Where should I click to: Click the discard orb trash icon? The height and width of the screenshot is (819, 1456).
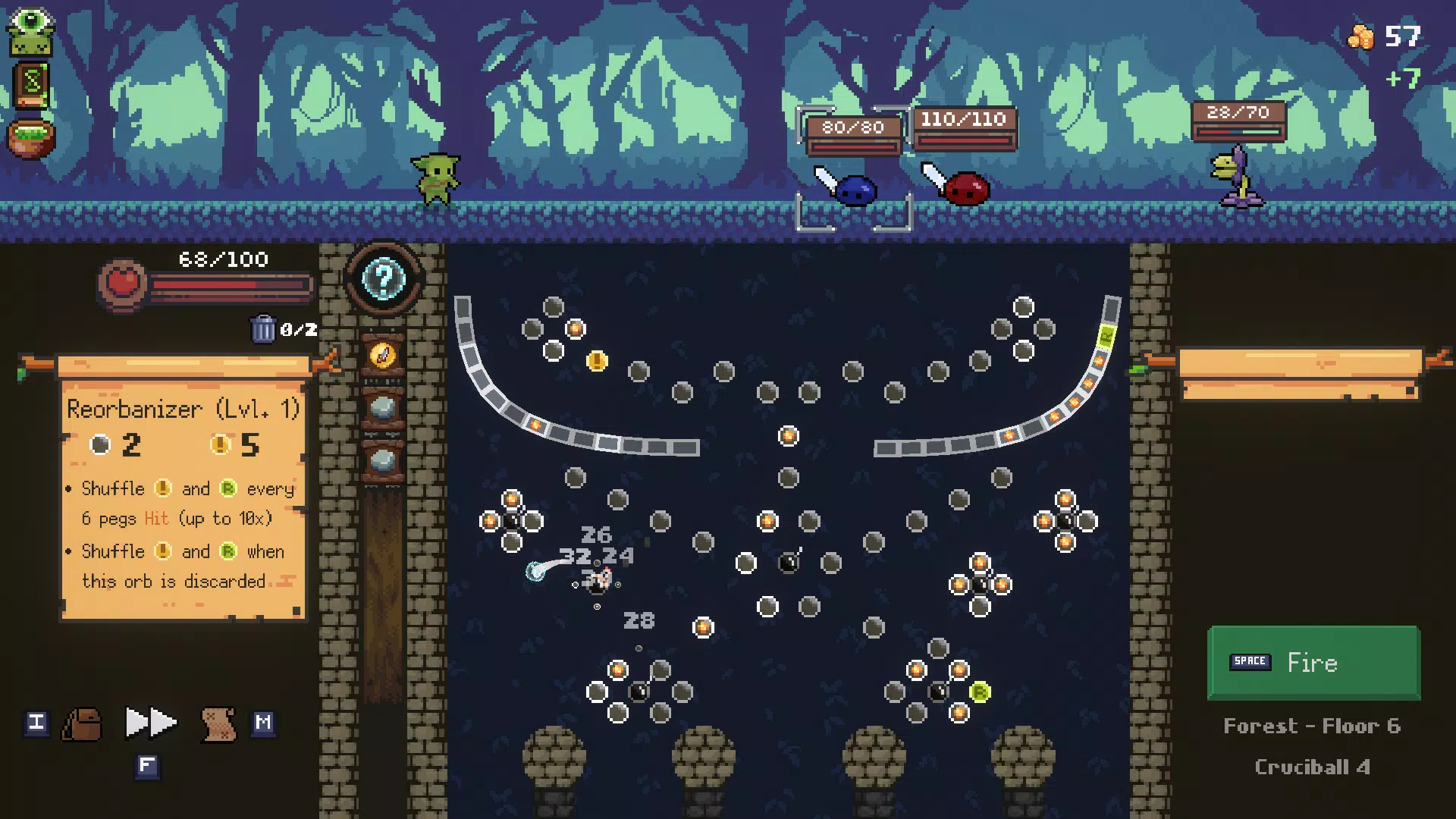click(264, 328)
